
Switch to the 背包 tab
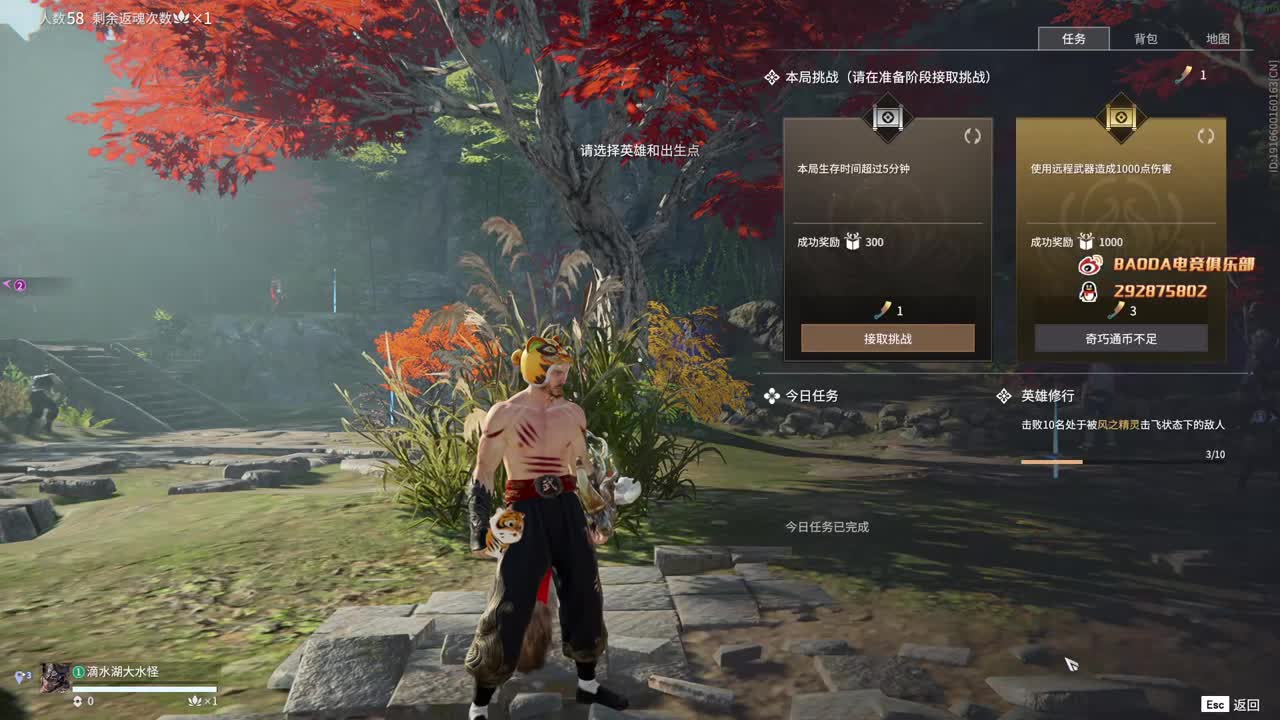(1146, 39)
